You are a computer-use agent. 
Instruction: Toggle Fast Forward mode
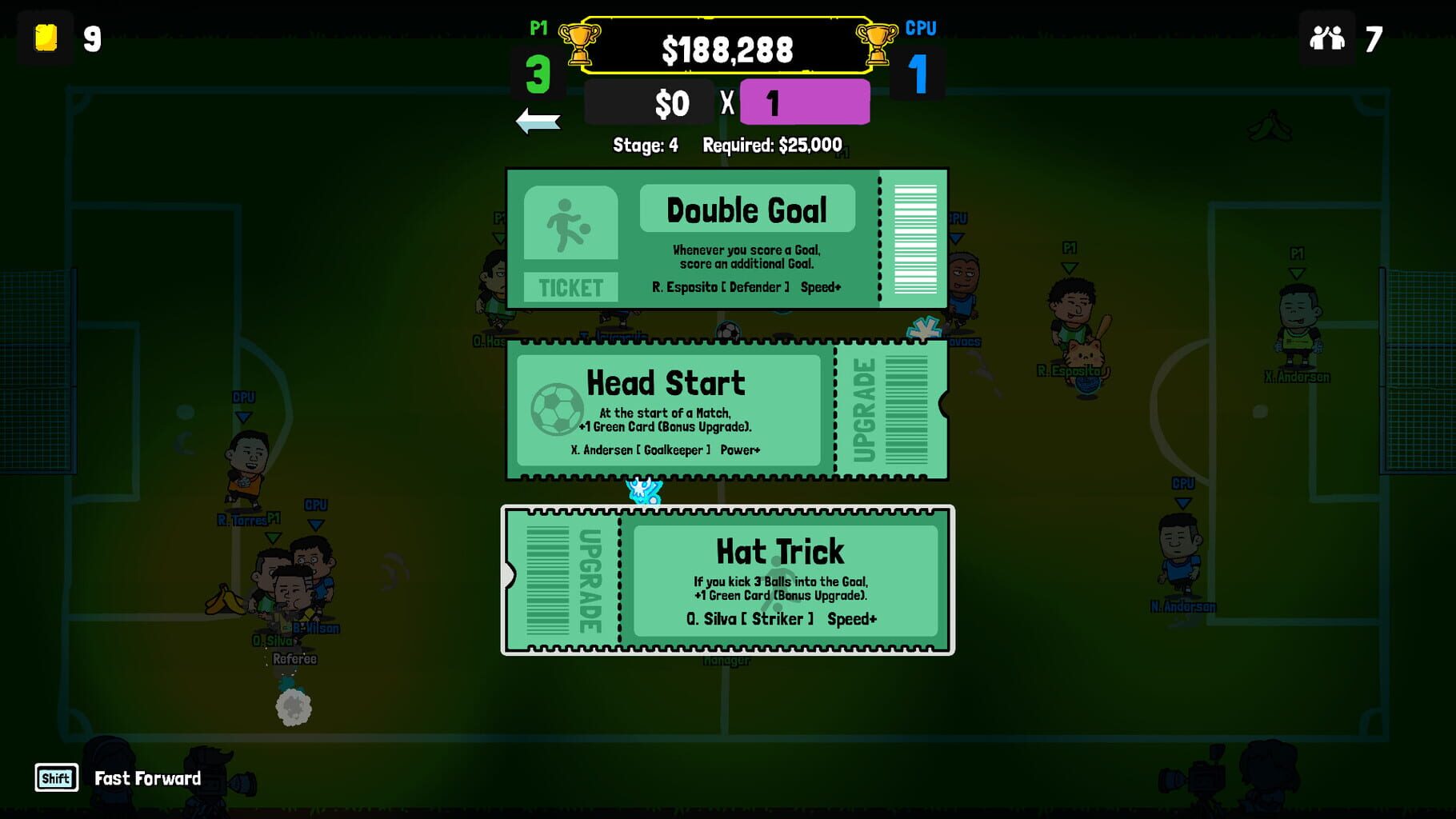click(146, 777)
